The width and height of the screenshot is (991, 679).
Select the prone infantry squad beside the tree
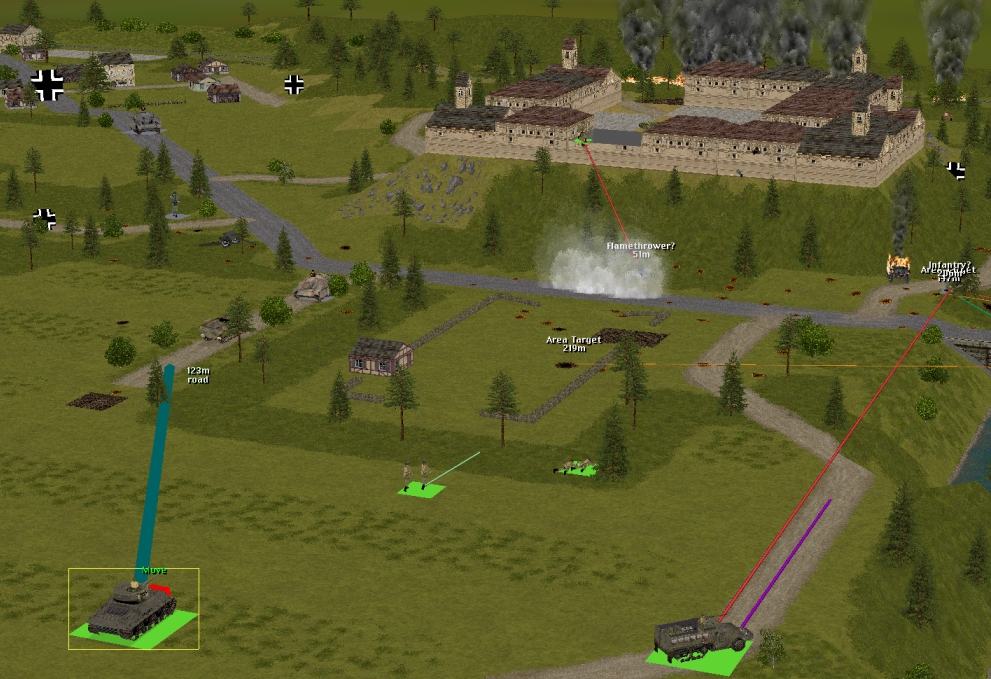tap(577, 465)
